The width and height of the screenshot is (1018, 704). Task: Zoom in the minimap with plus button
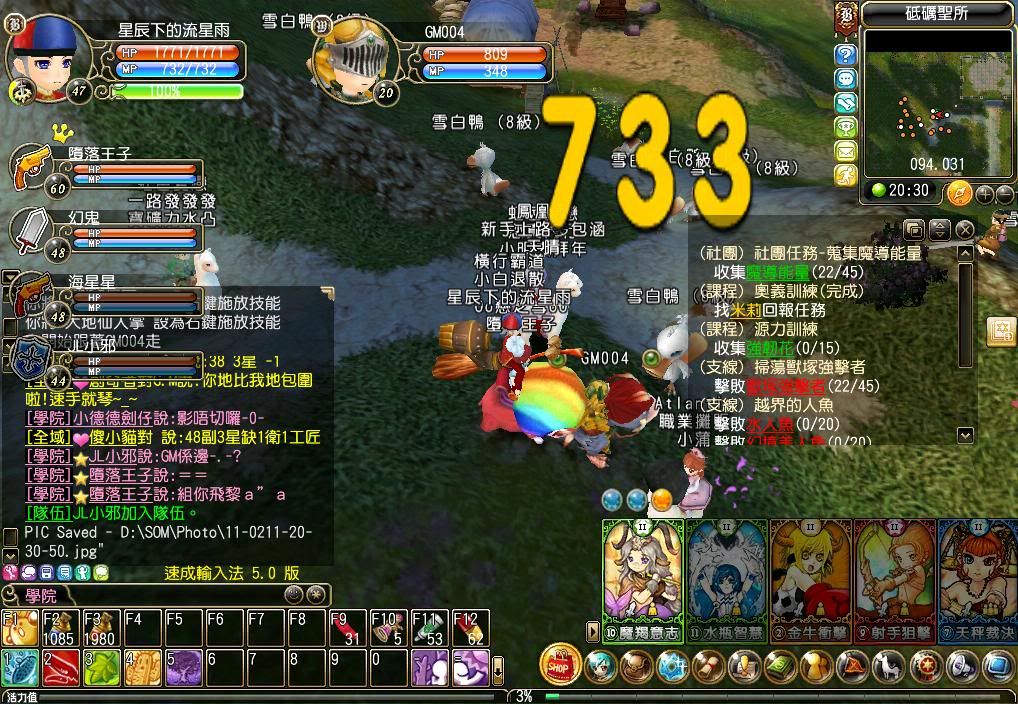tap(984, 192)
